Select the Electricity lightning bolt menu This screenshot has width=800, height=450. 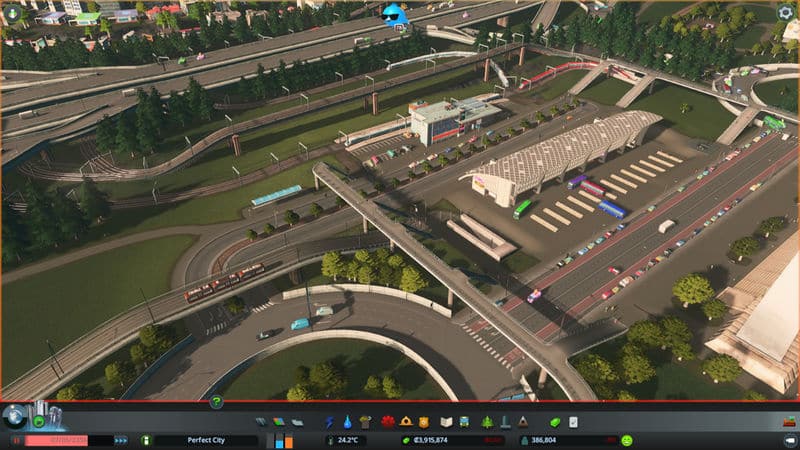330,422
